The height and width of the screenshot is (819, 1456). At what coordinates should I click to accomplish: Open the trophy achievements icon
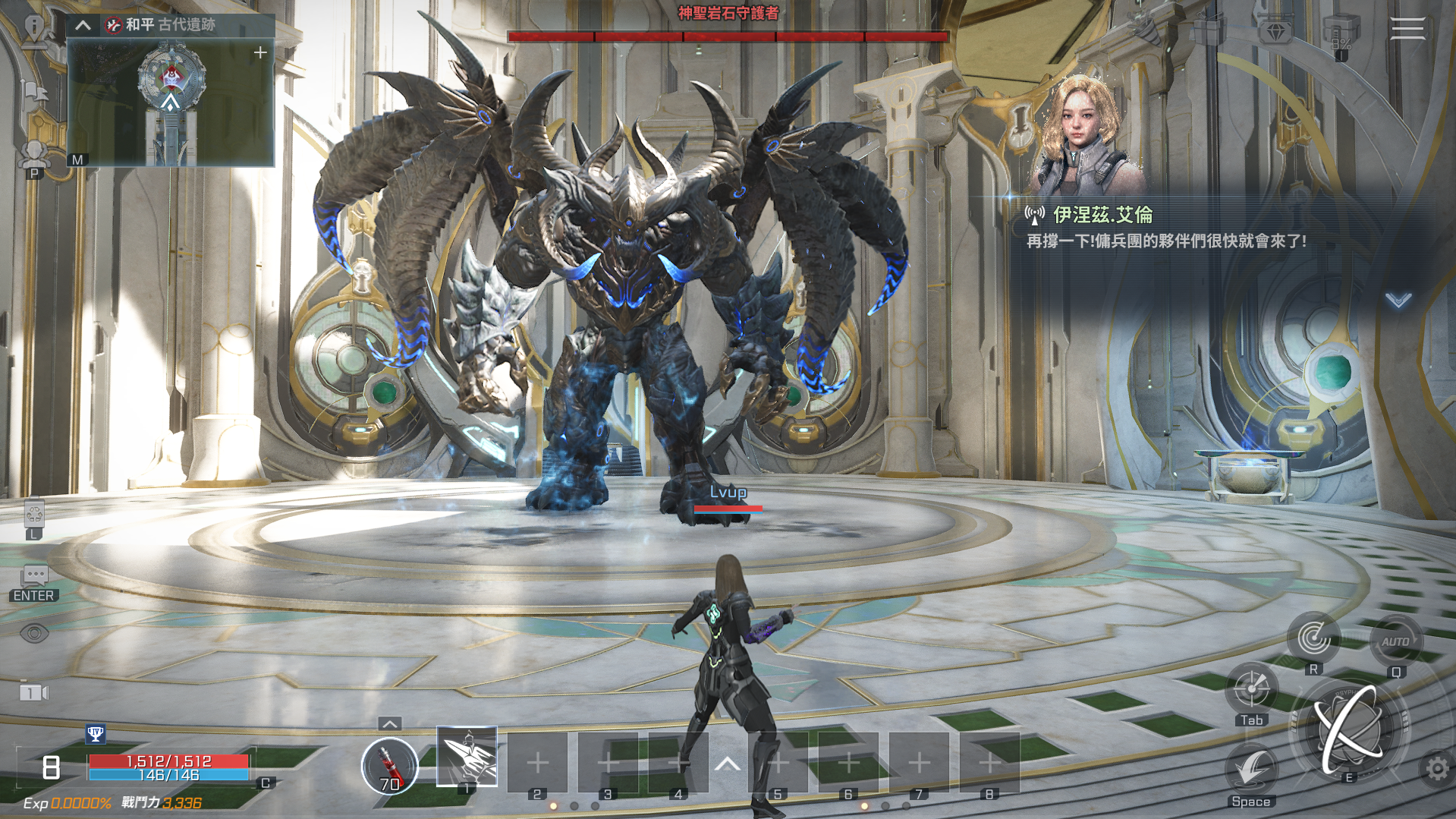pos(96,734)
